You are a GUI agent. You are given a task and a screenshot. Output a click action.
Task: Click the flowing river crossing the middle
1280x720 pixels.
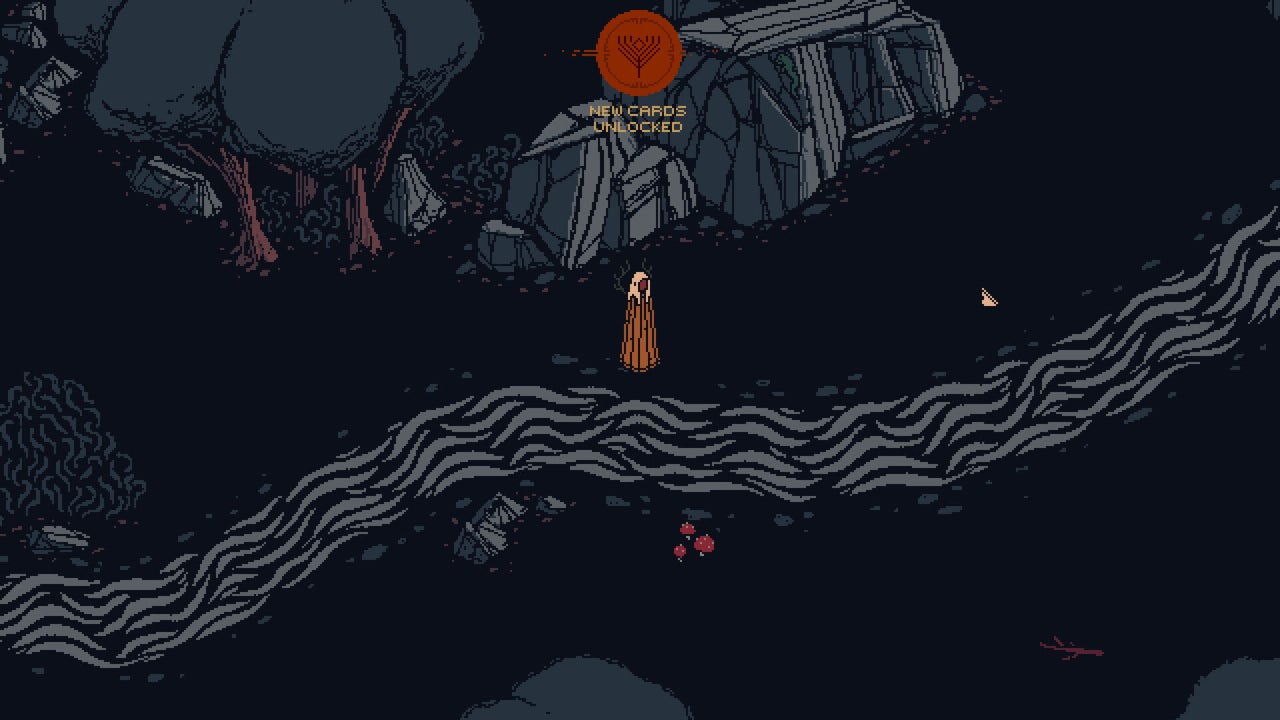click(x=700, y=430)
